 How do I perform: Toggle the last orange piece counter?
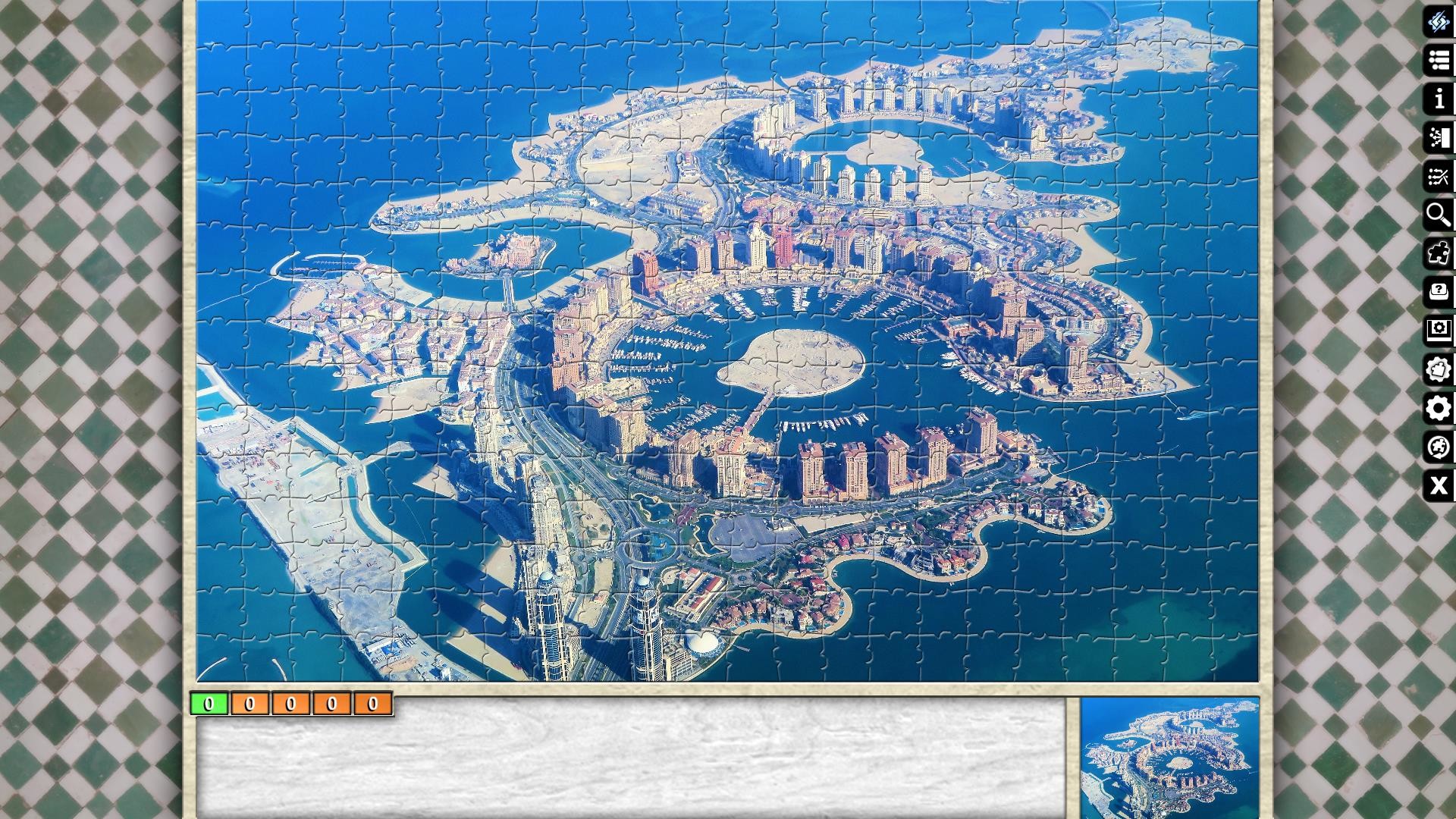(371, 704)
